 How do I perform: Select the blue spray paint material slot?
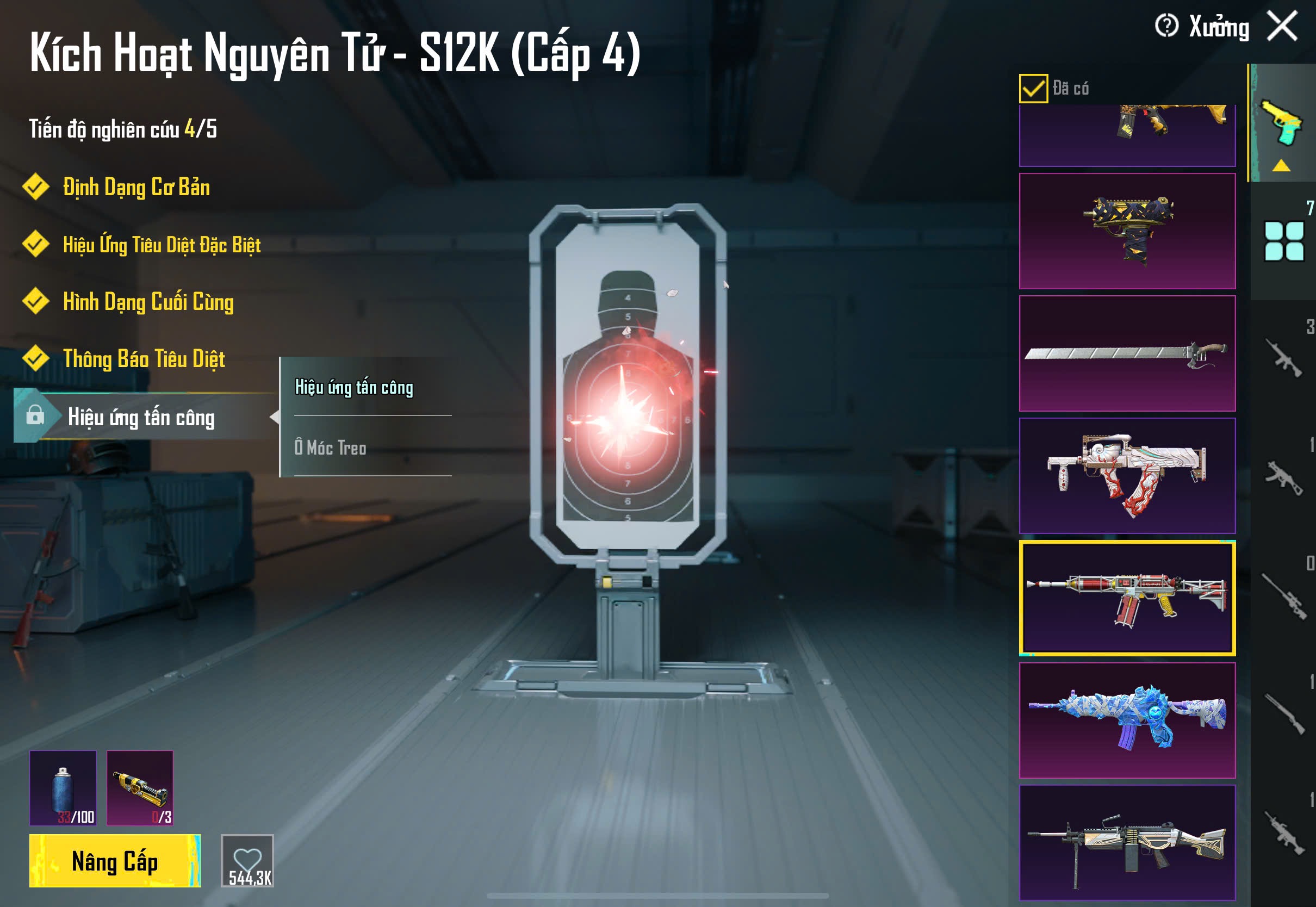pyautogui.click(x=63, y=788)
